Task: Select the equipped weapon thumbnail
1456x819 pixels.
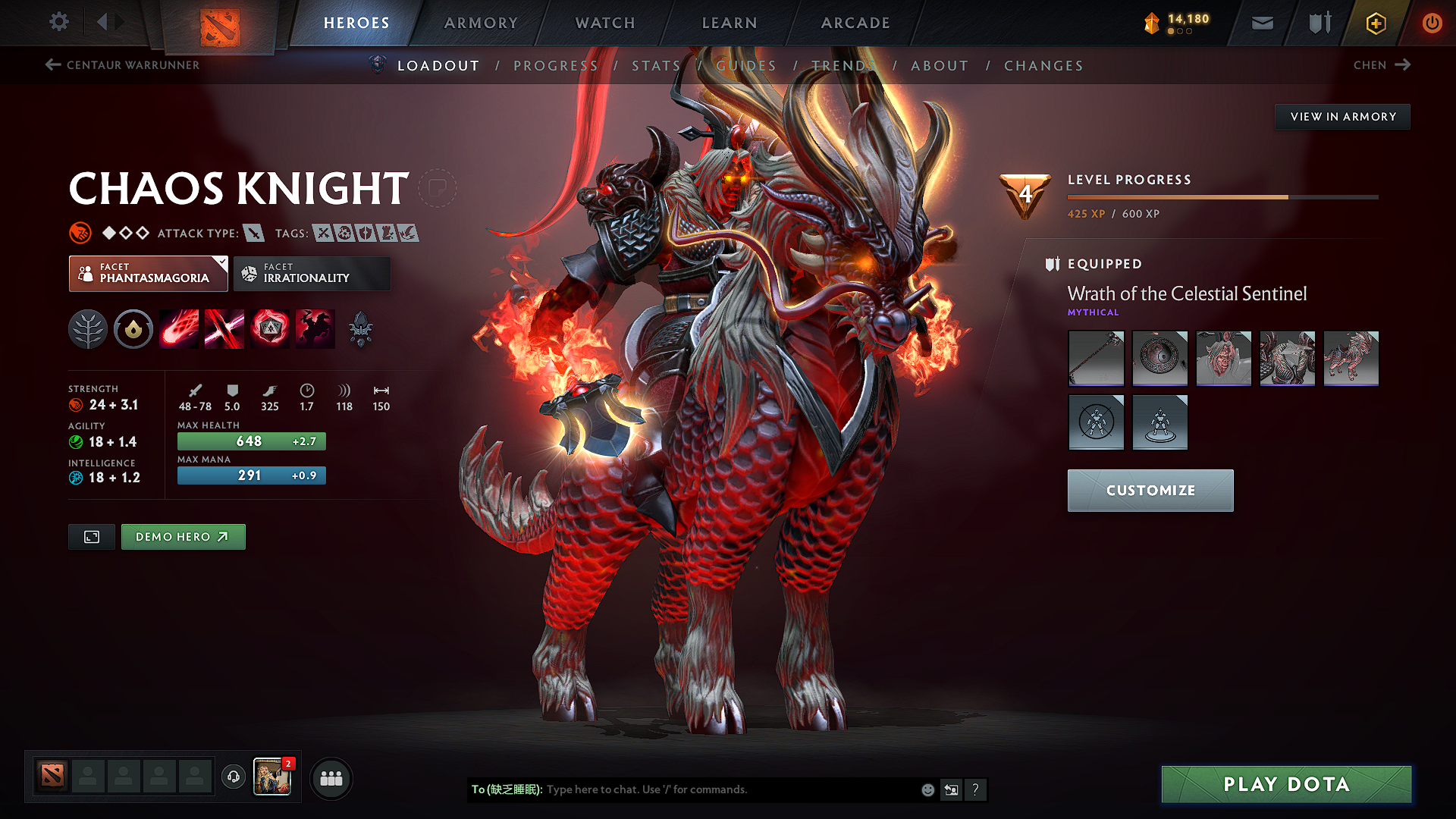Action: click(x=1096, y=358)
